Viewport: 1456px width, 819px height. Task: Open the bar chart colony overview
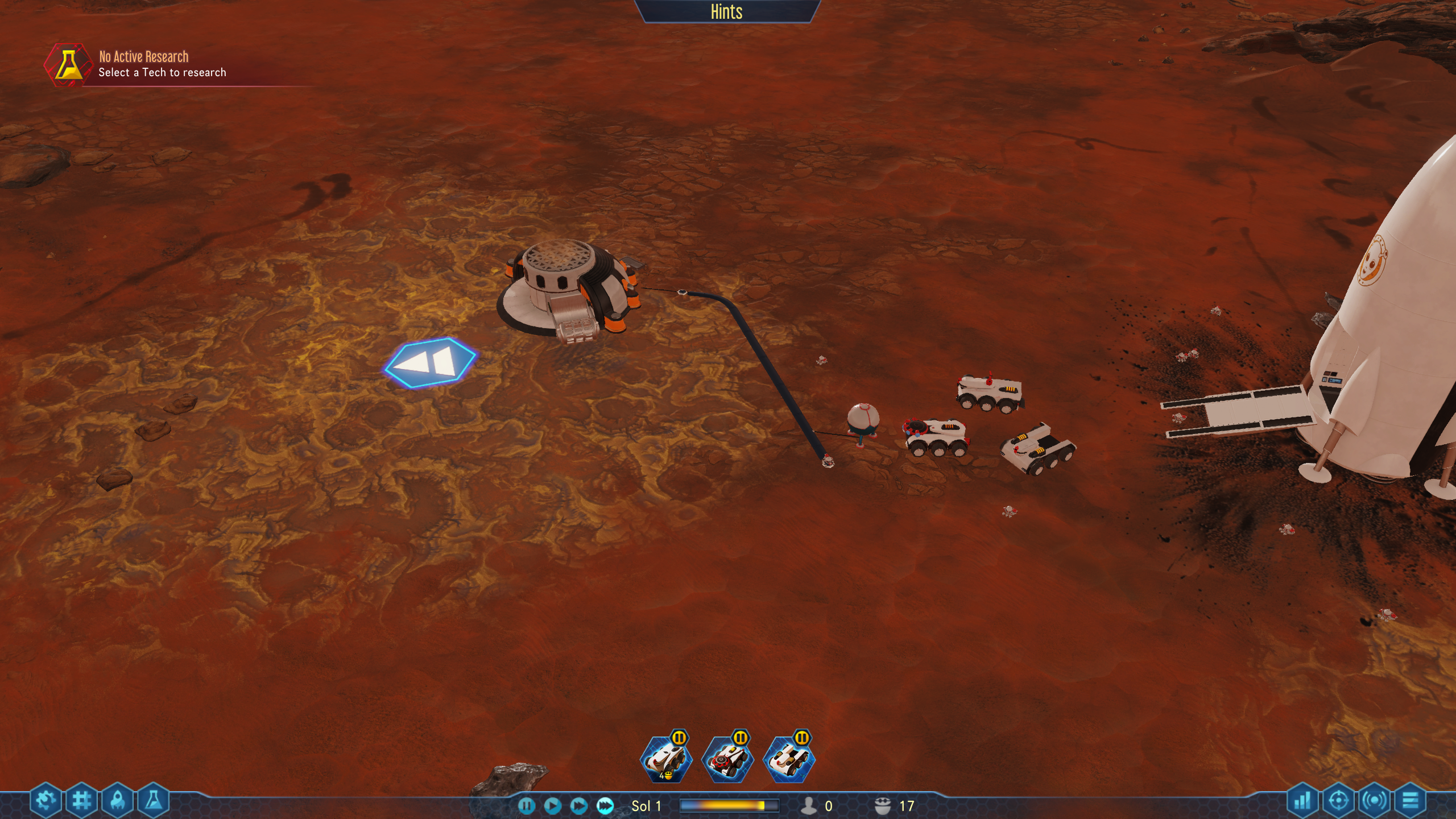(1302, 801)
